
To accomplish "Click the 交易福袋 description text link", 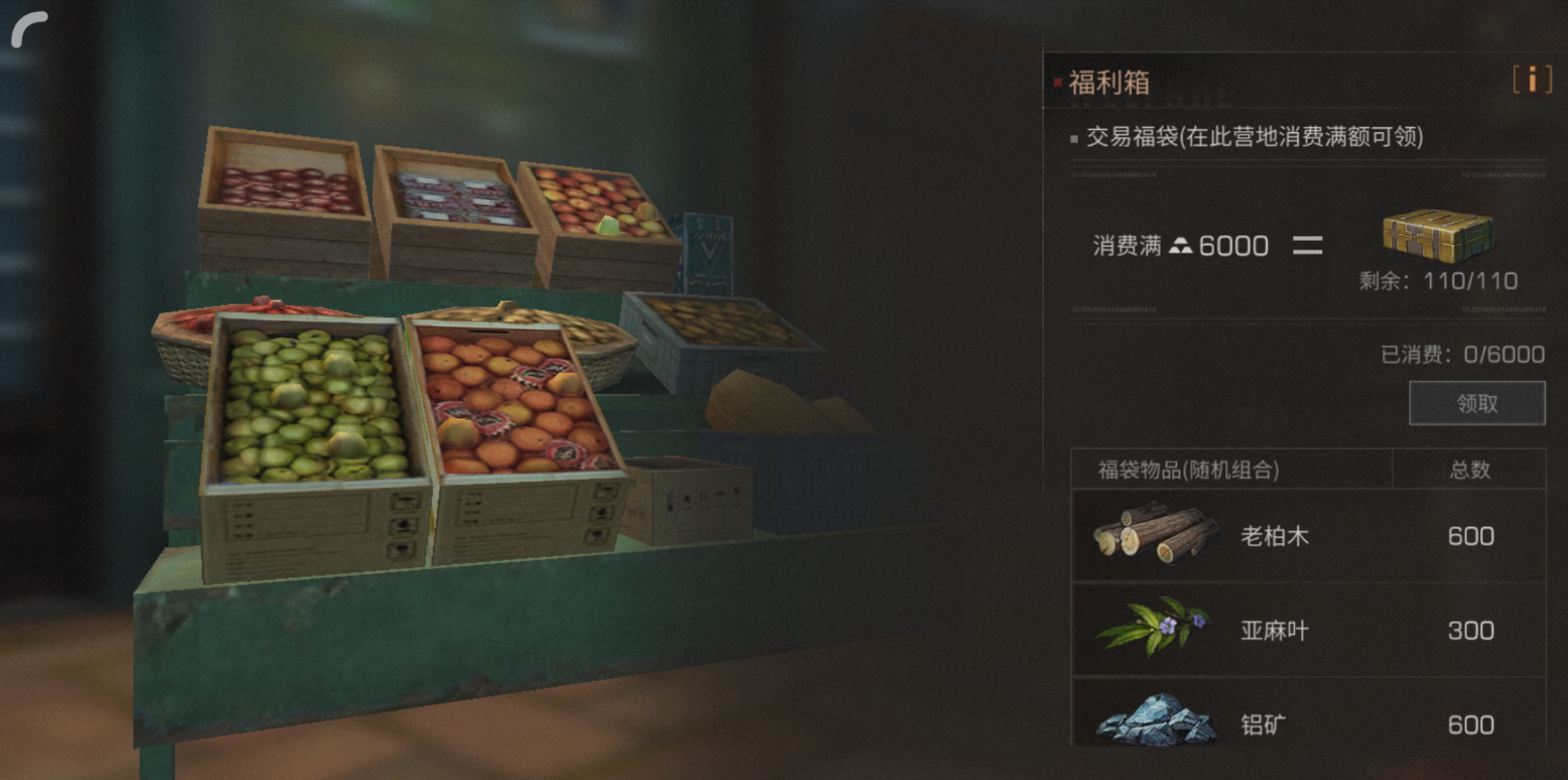I will [1252, 139].
